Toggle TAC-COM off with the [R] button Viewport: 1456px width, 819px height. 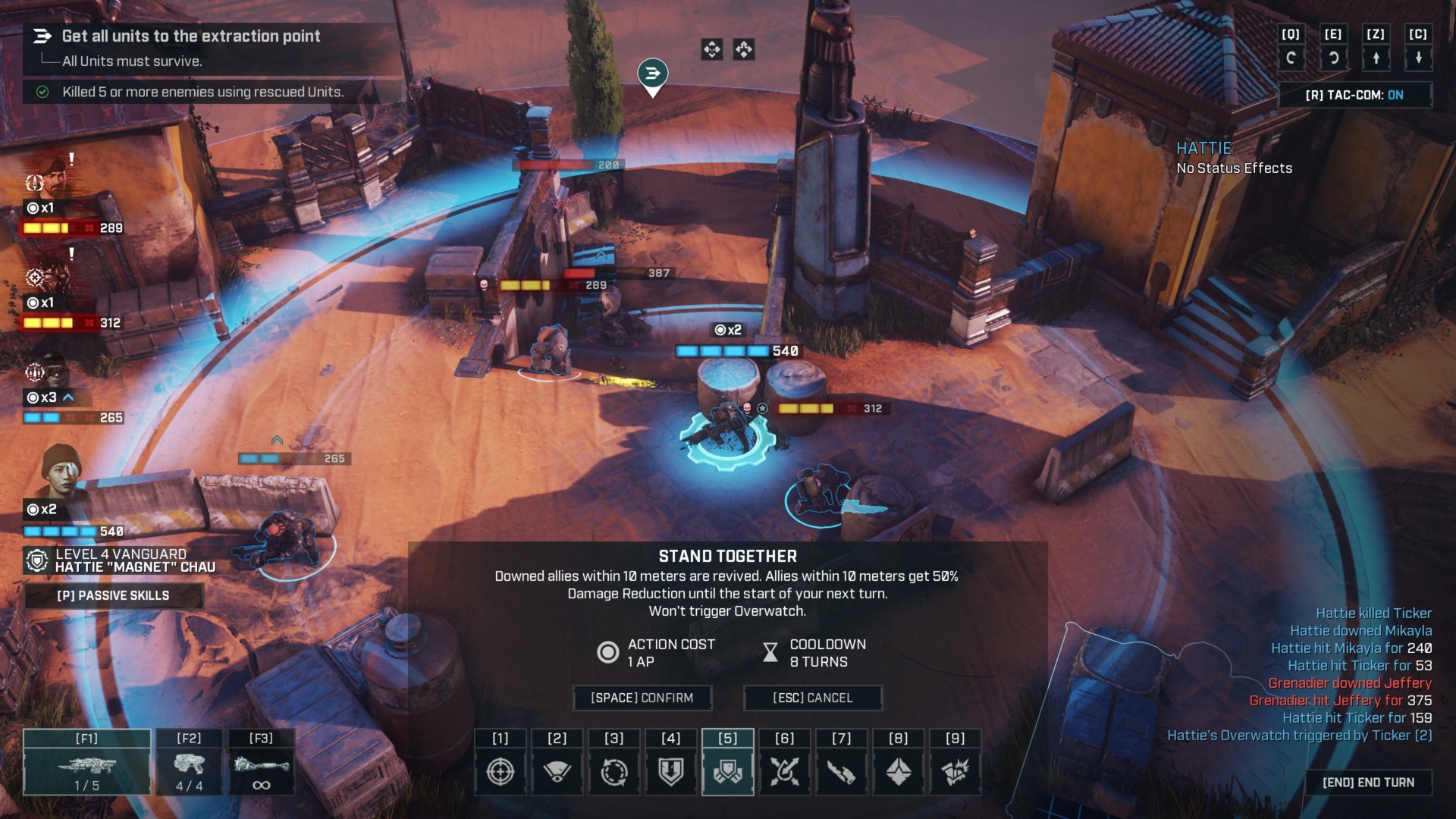(x=1355, y=95)
